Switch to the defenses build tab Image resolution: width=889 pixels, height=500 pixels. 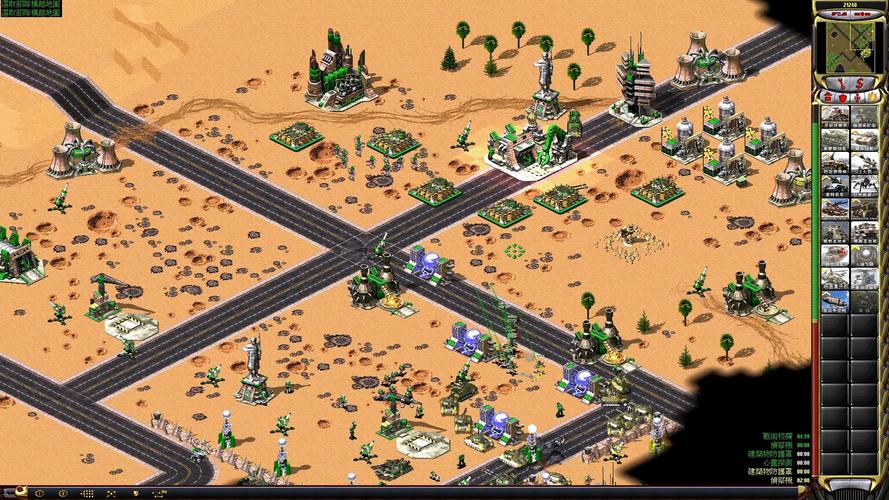[x=842, y=97]
